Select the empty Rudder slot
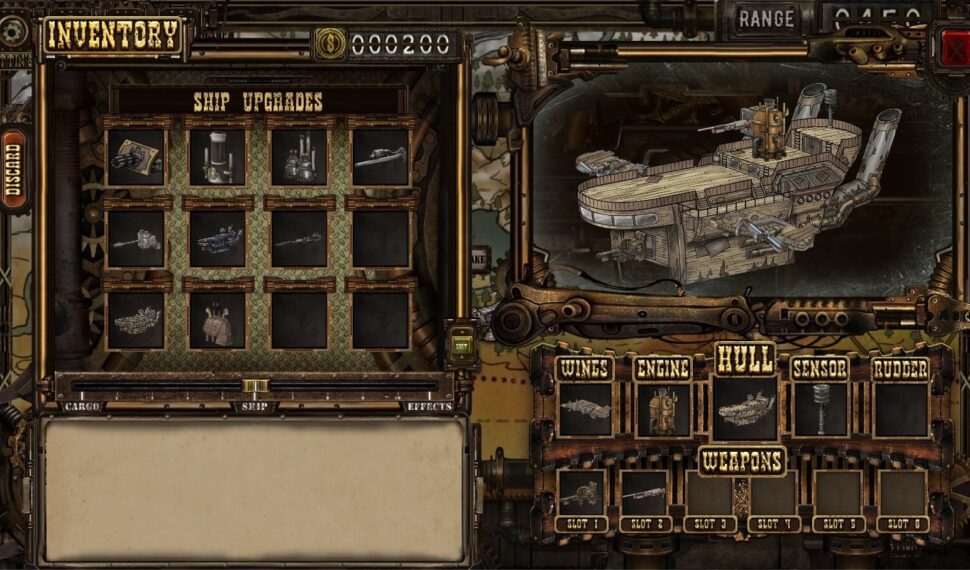The width and height of the screenshot is (970, 570). tap(900, 408)
